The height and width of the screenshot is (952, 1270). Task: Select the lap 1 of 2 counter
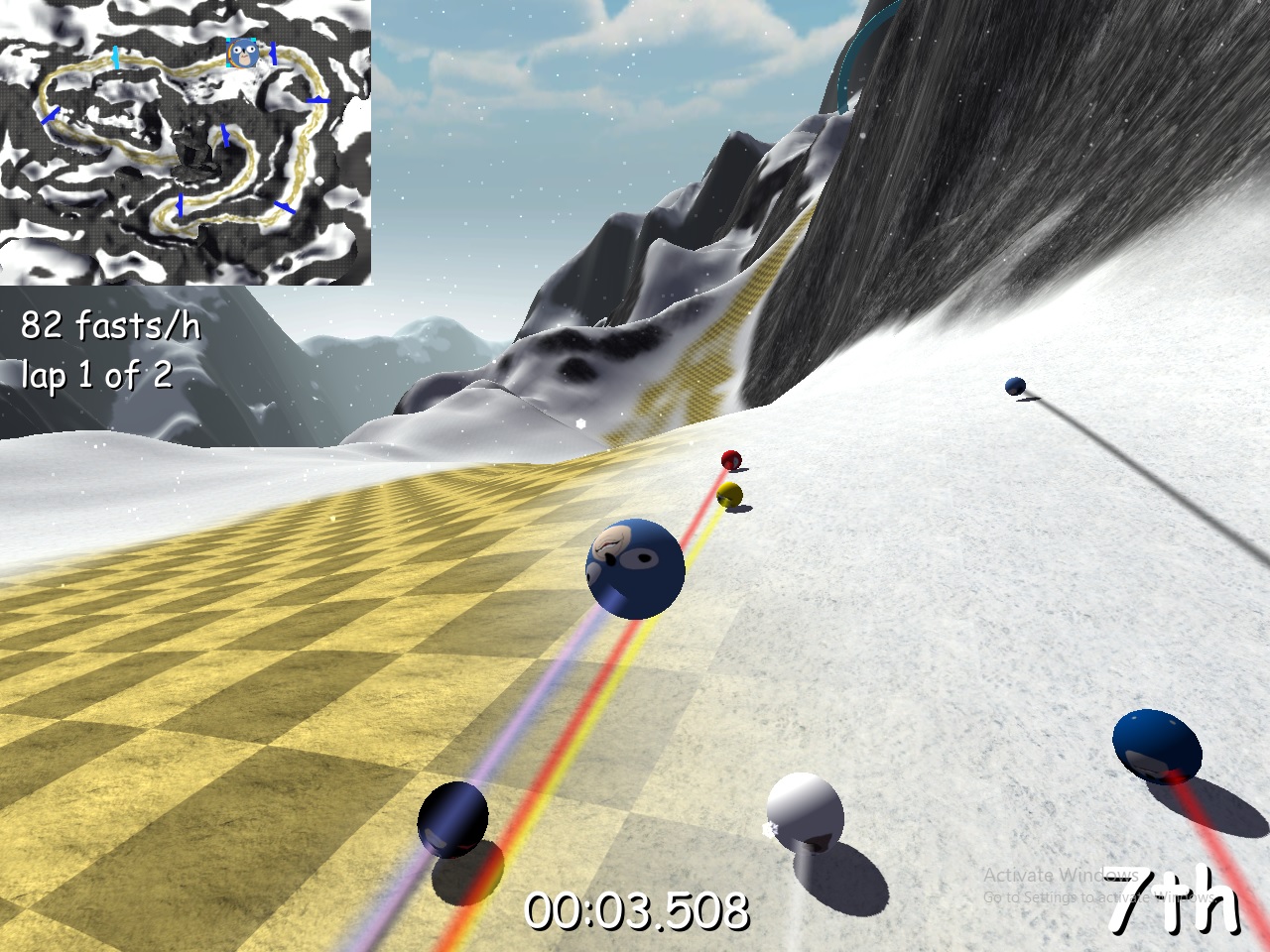pos(96,375)
